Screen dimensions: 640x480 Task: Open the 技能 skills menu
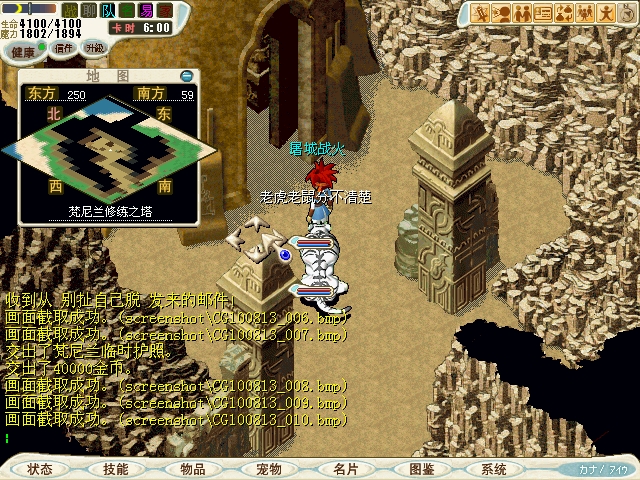click(116, 469)
